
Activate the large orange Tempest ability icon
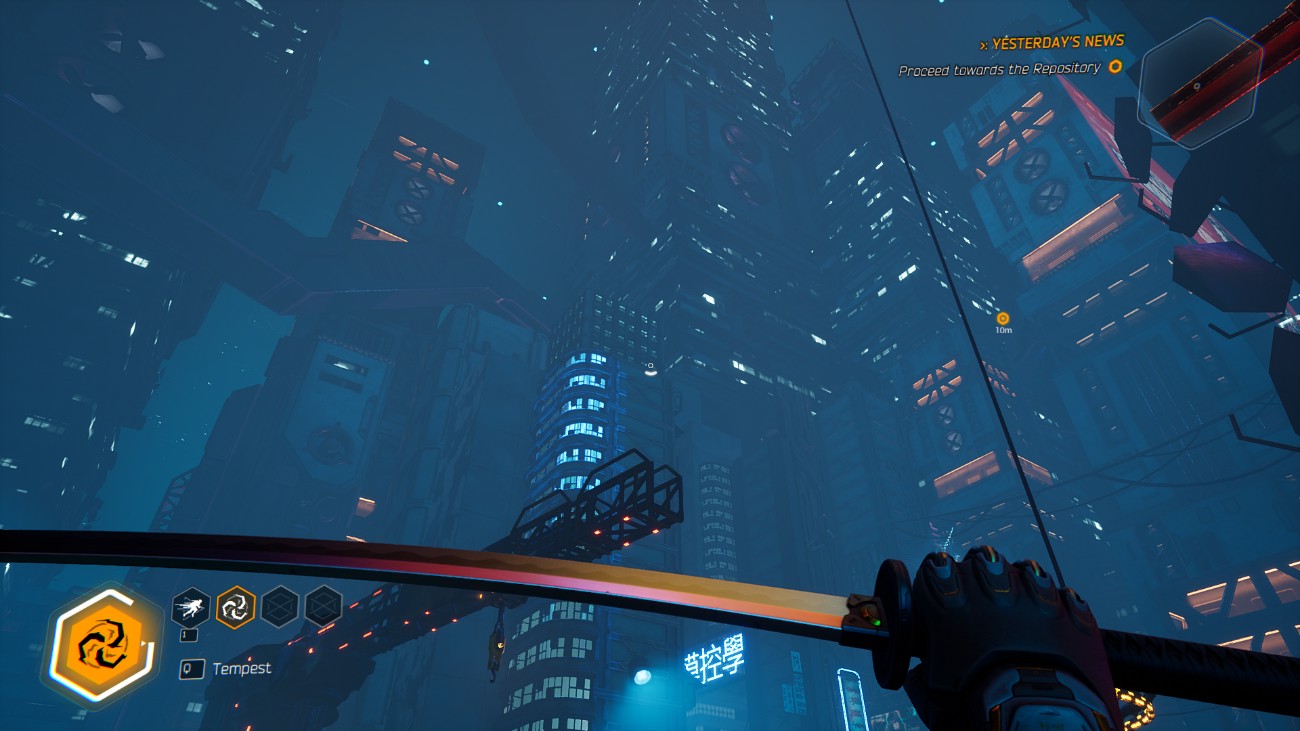click(102, 645)
